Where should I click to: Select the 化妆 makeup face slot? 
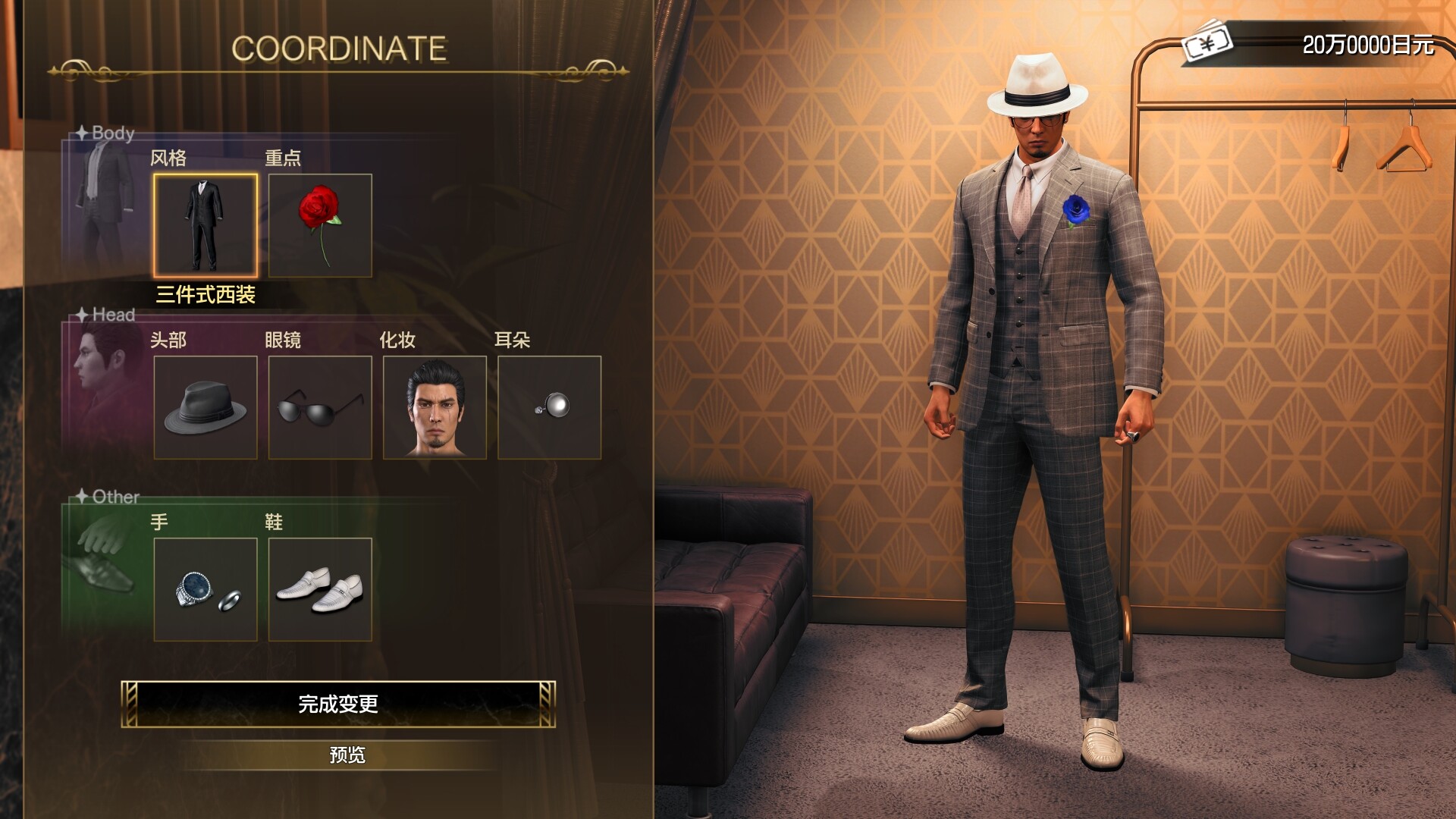tap(435, 408)
